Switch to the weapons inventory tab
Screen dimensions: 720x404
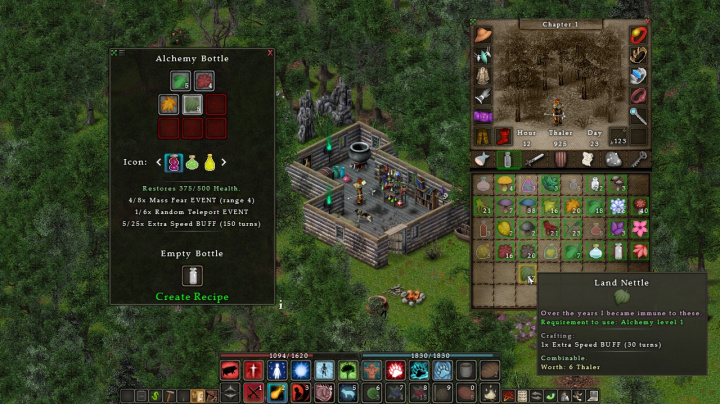click(x=532, y=160)
